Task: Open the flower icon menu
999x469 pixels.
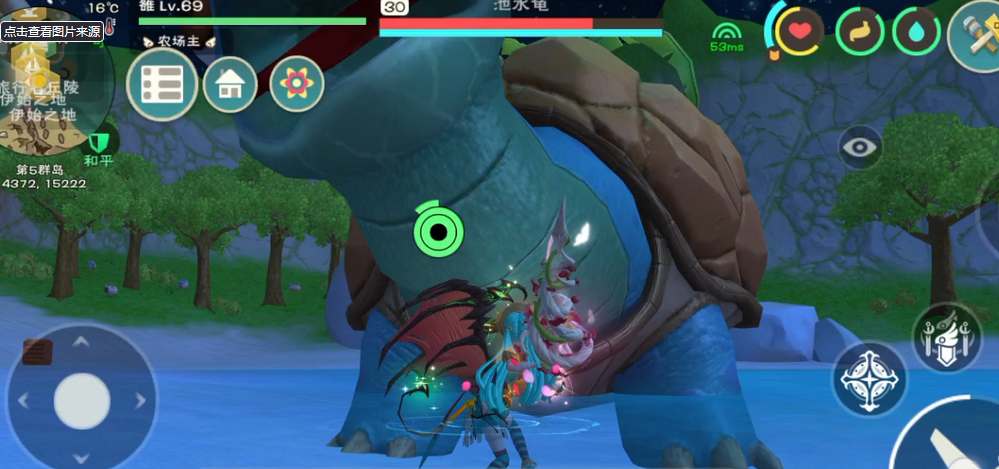Action: tap(296, 84)
